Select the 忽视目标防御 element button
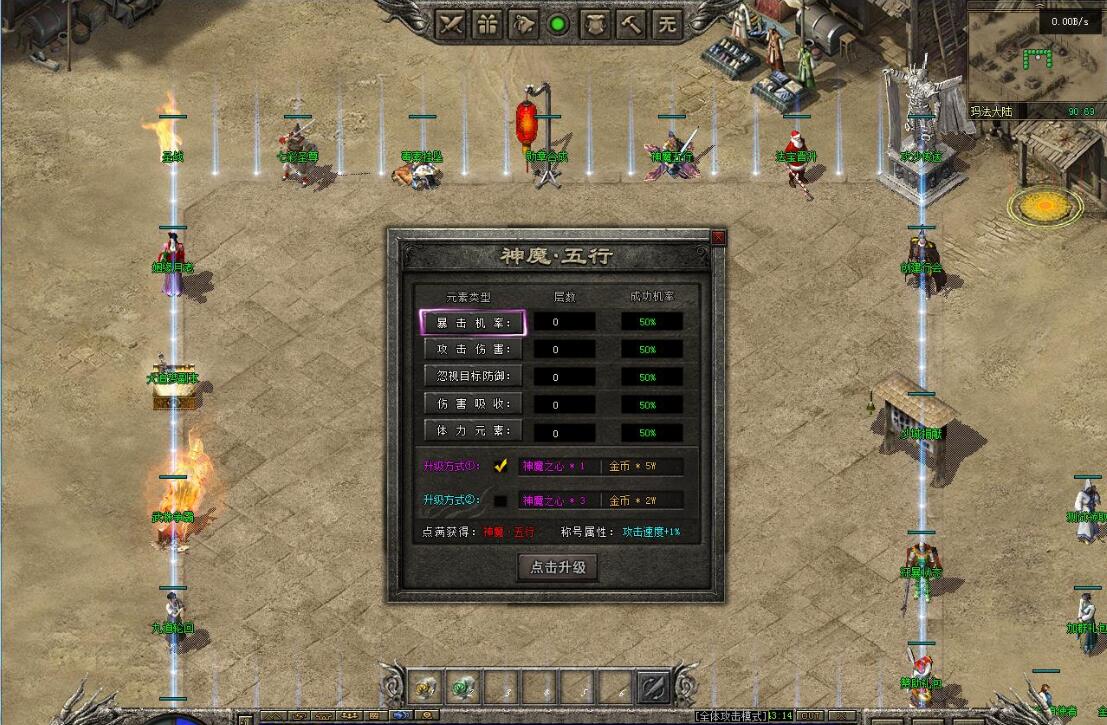 (472, 376)
